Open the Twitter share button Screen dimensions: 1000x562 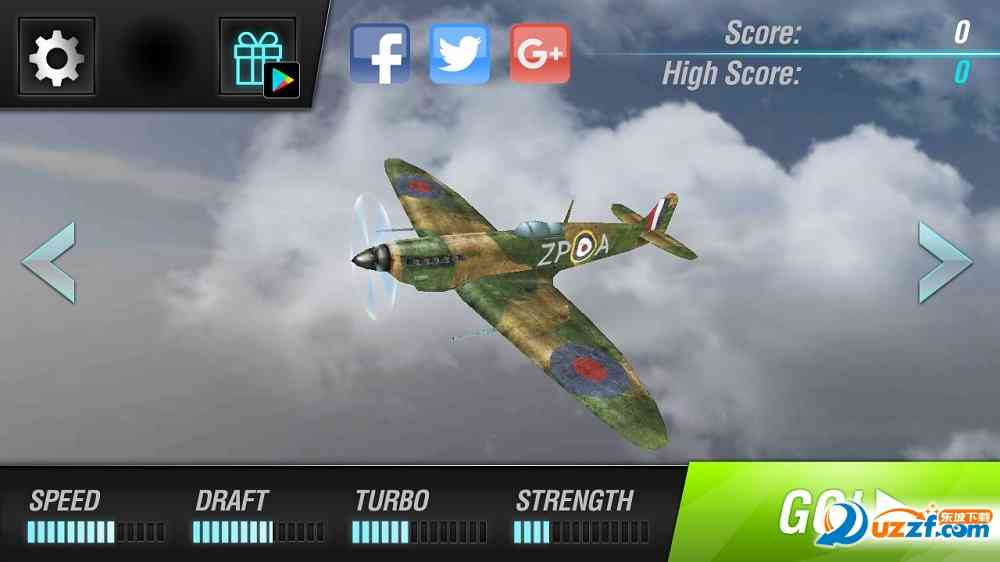tap(460, 54)
